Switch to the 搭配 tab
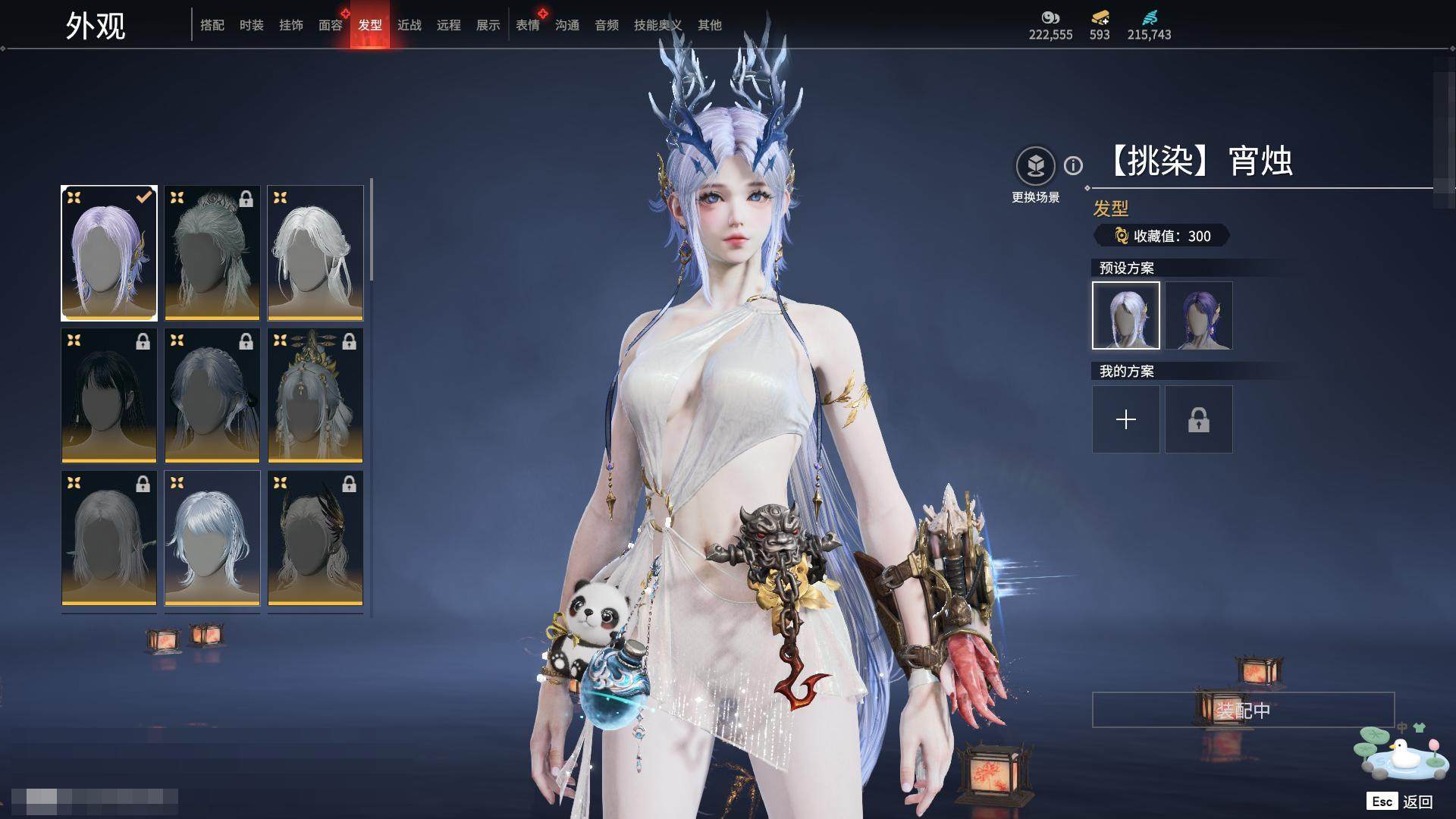The width and height of the screenshot is (1456, 819). point(212,25)
